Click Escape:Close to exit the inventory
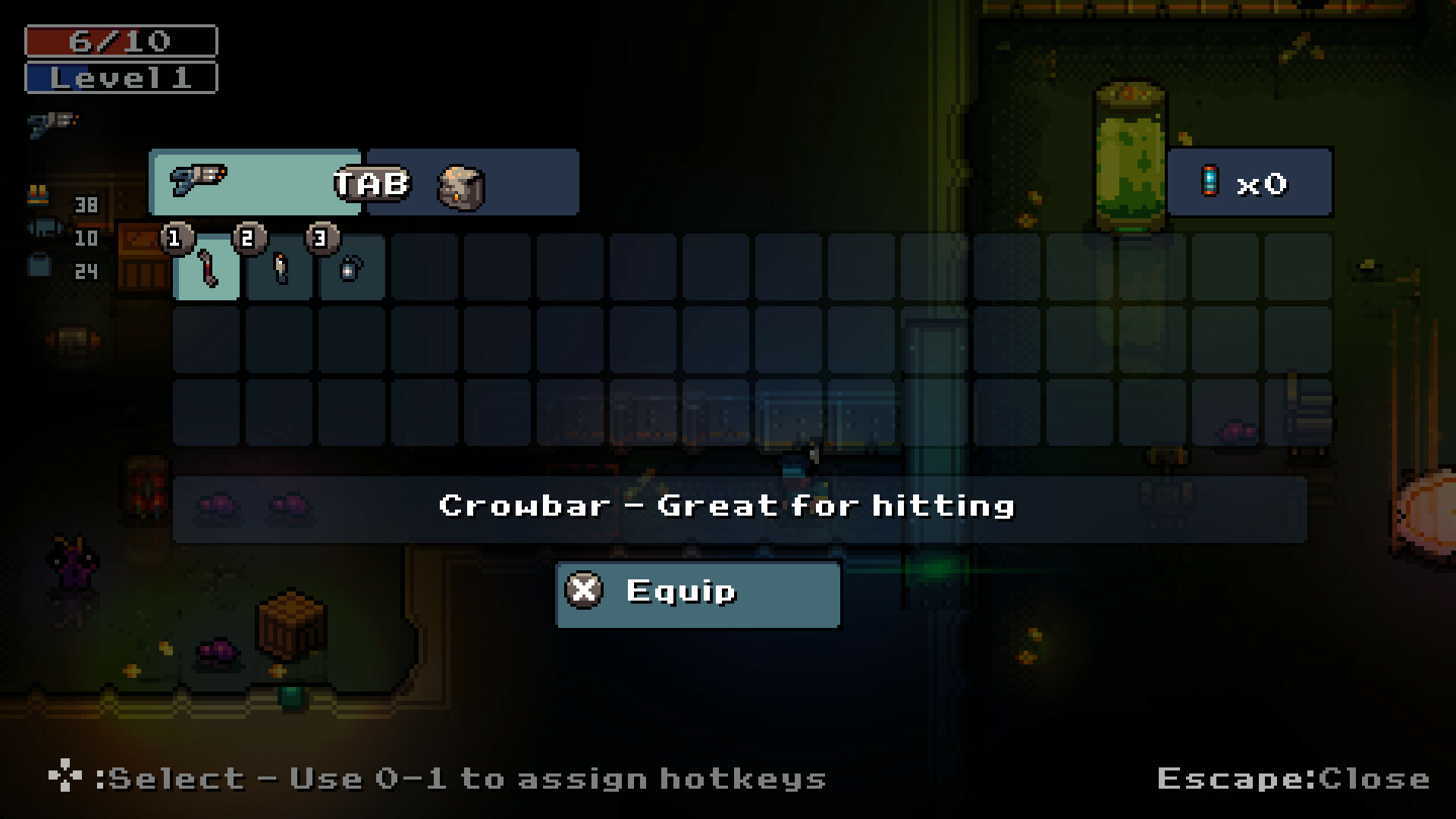1456x819 pixels. coord(1291,778)
